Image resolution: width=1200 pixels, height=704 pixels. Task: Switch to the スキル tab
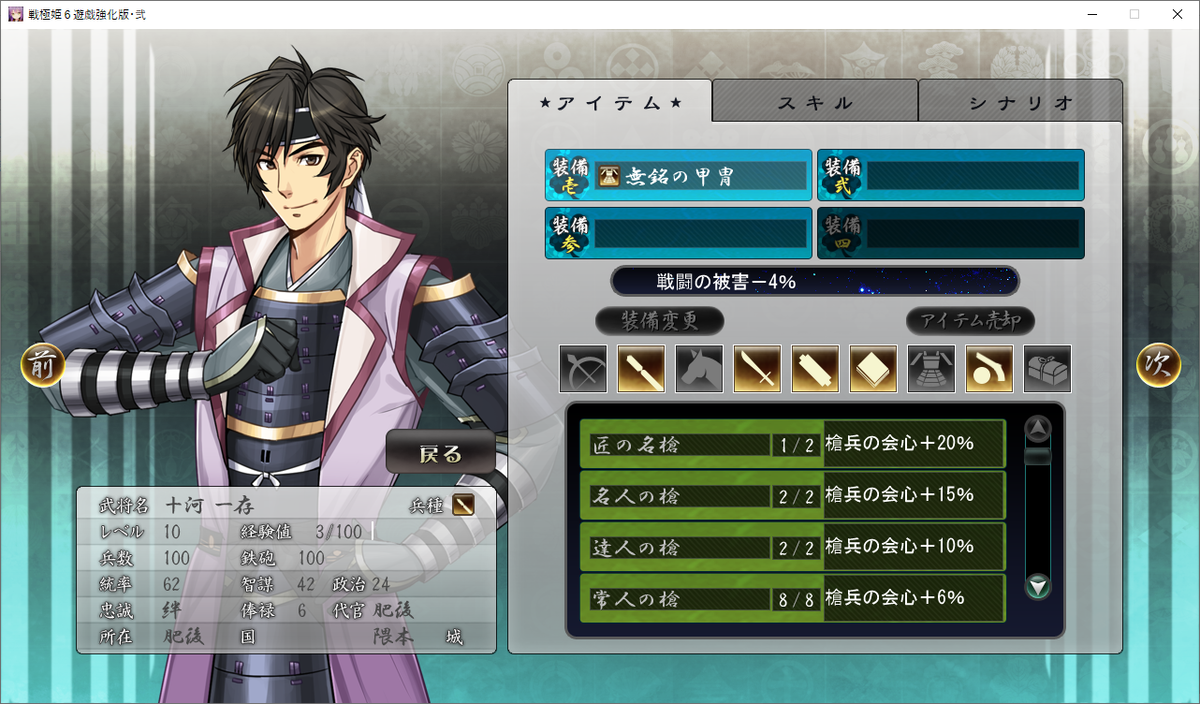[815, 102]
